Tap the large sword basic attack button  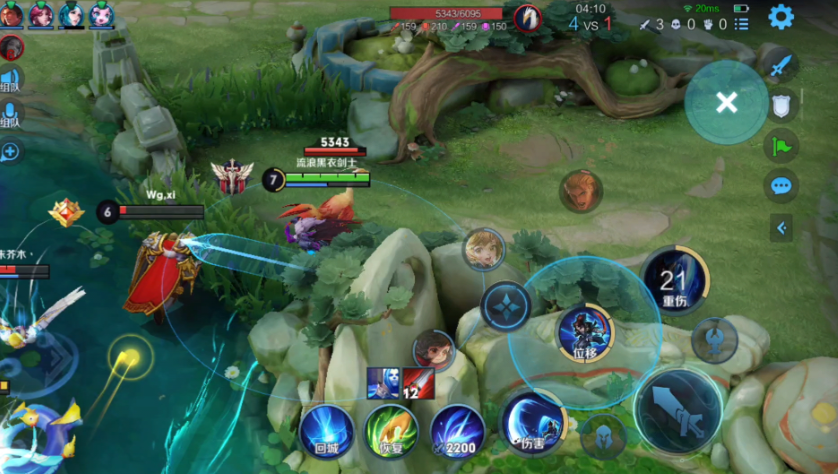tap(679, 411)
